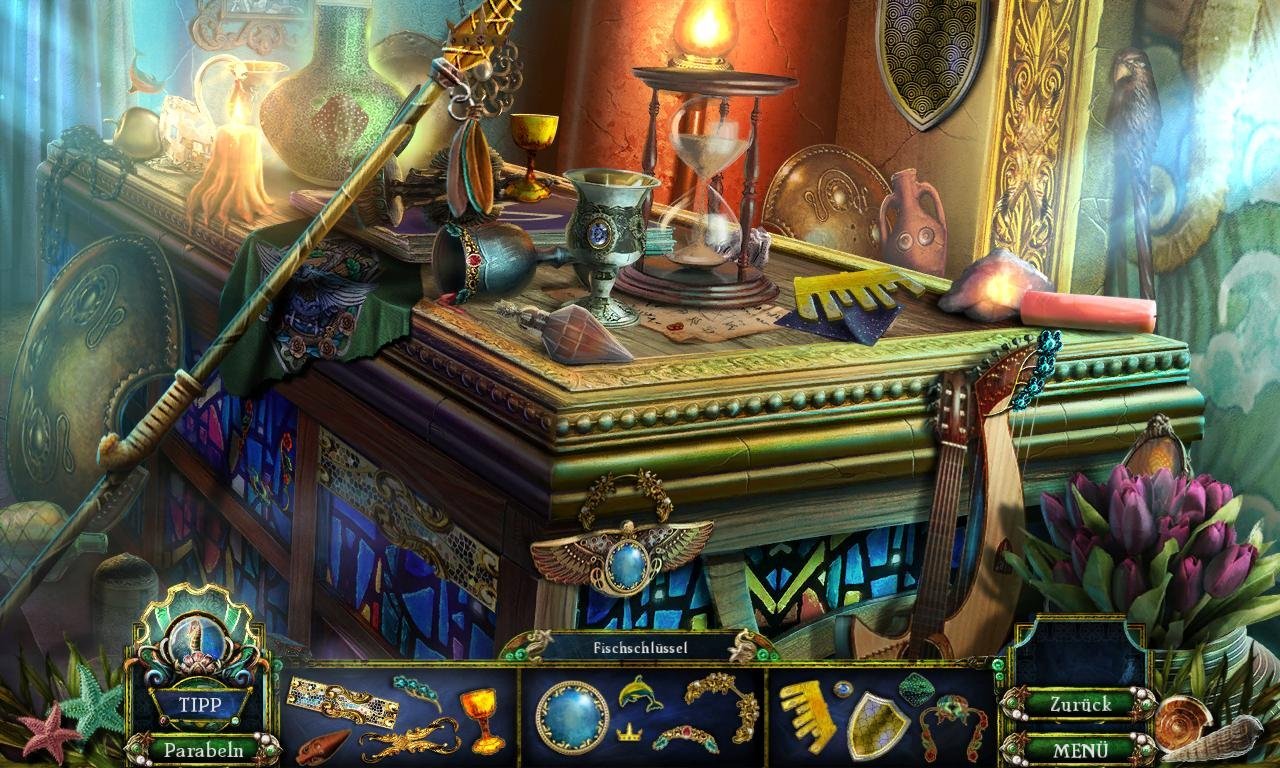1280x768 pixels.
Task: Open the Parabeln collection
Action: [x=204, y=749]
